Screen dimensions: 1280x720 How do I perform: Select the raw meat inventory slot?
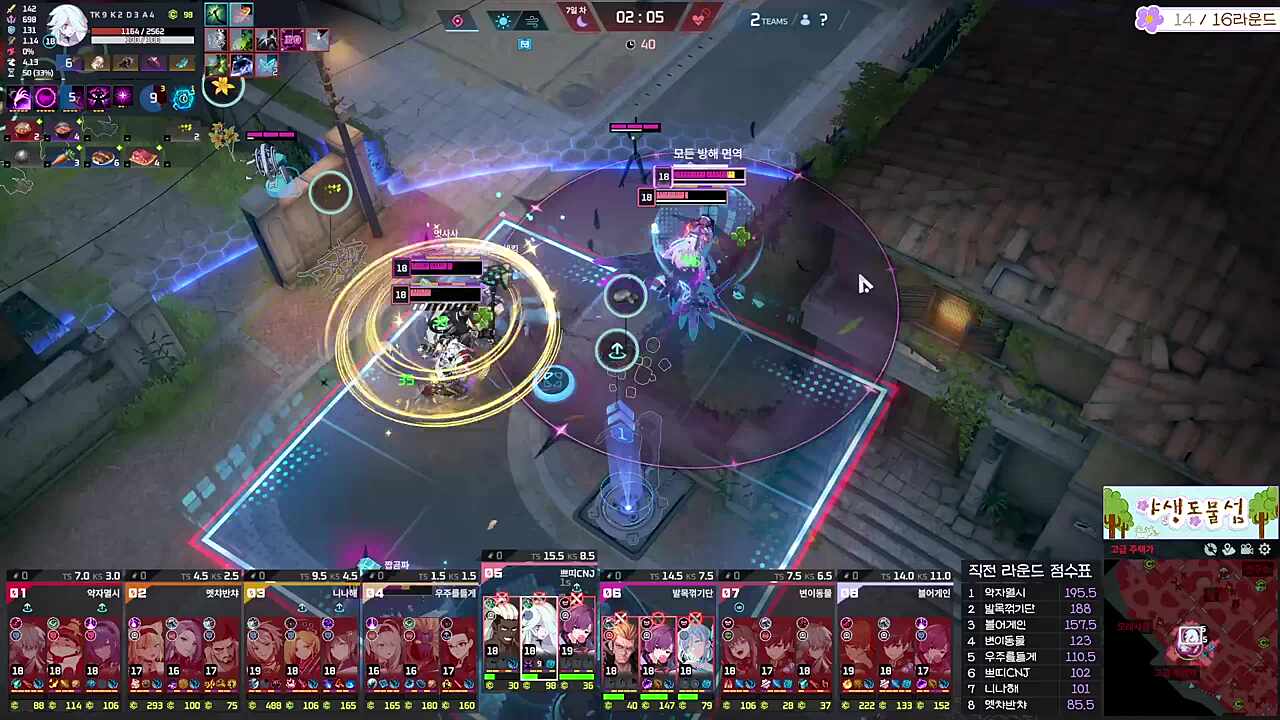click(144, 156)
